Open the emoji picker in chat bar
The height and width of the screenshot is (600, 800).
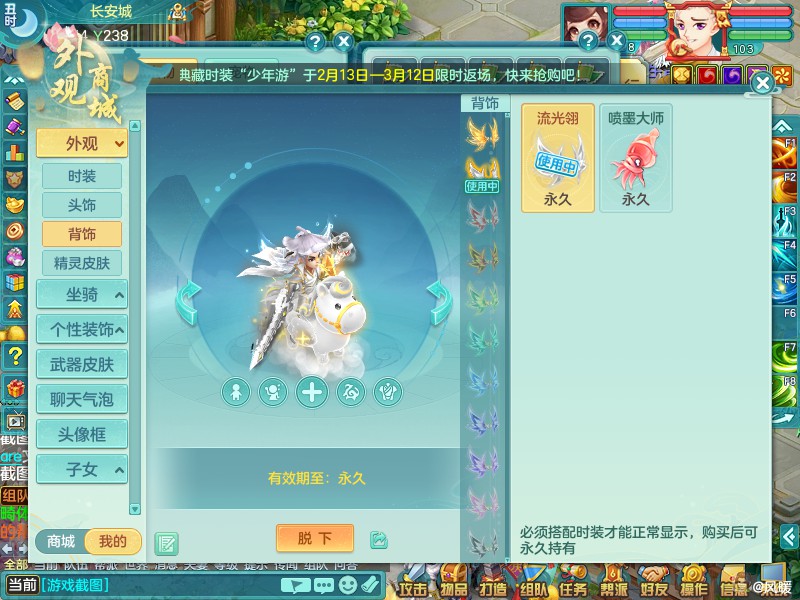(x=346, y=585)
